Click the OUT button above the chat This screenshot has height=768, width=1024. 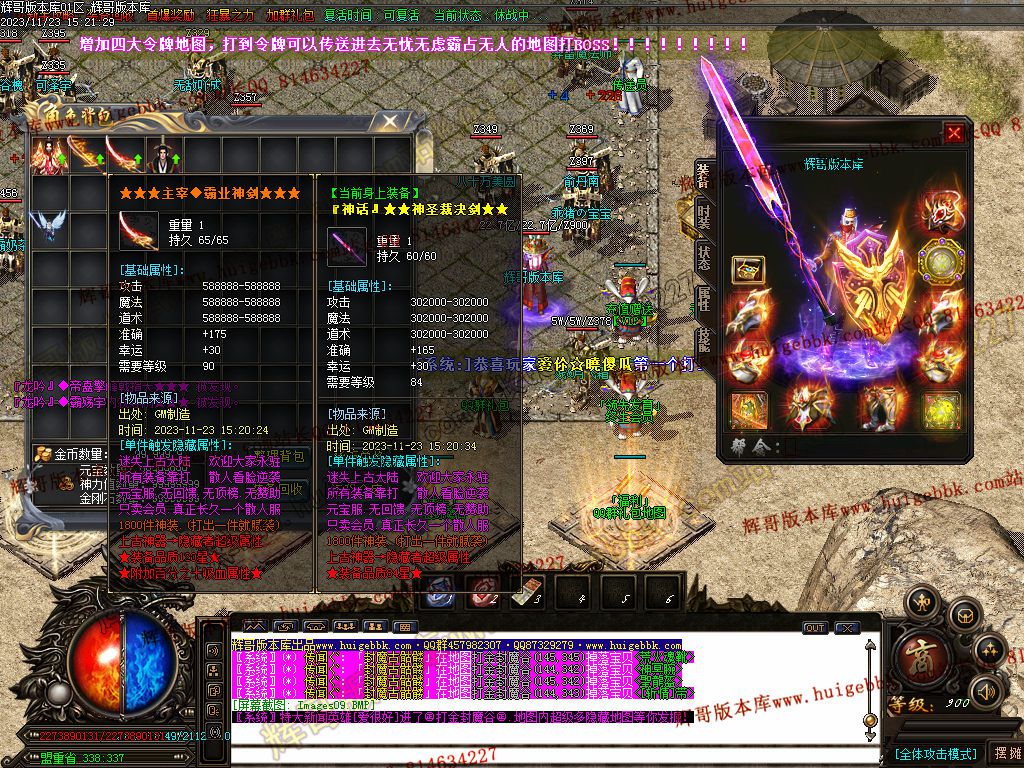point(815,628)
